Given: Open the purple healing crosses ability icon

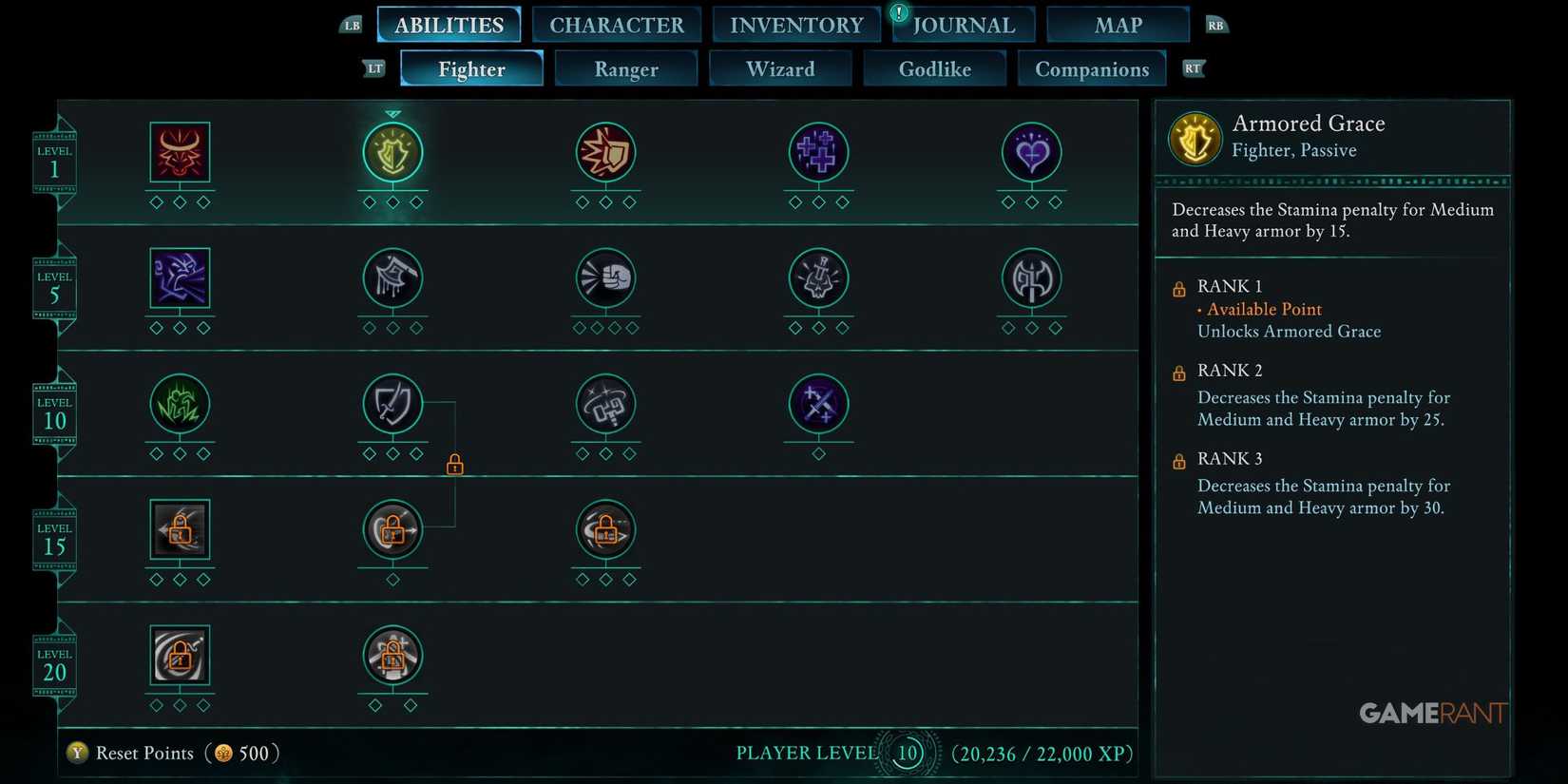Looking at the screenshot, I should (818, 155).
